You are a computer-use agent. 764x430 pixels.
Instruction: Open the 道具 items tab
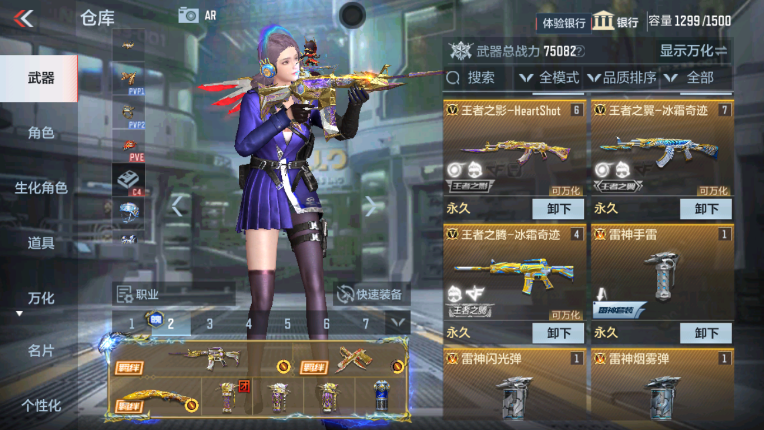click(40, 243)
